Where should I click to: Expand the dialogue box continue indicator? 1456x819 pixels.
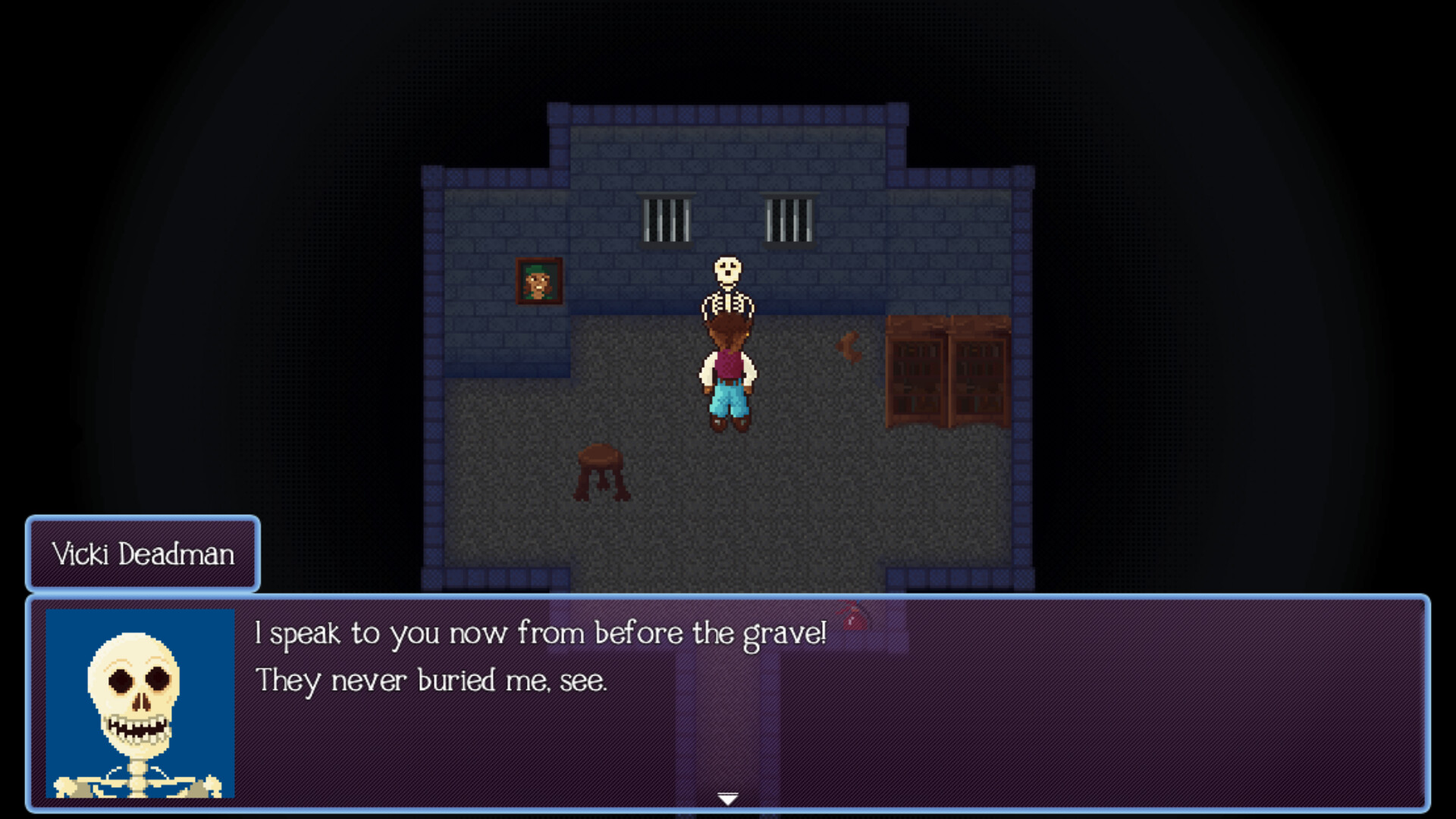(727, 798)
